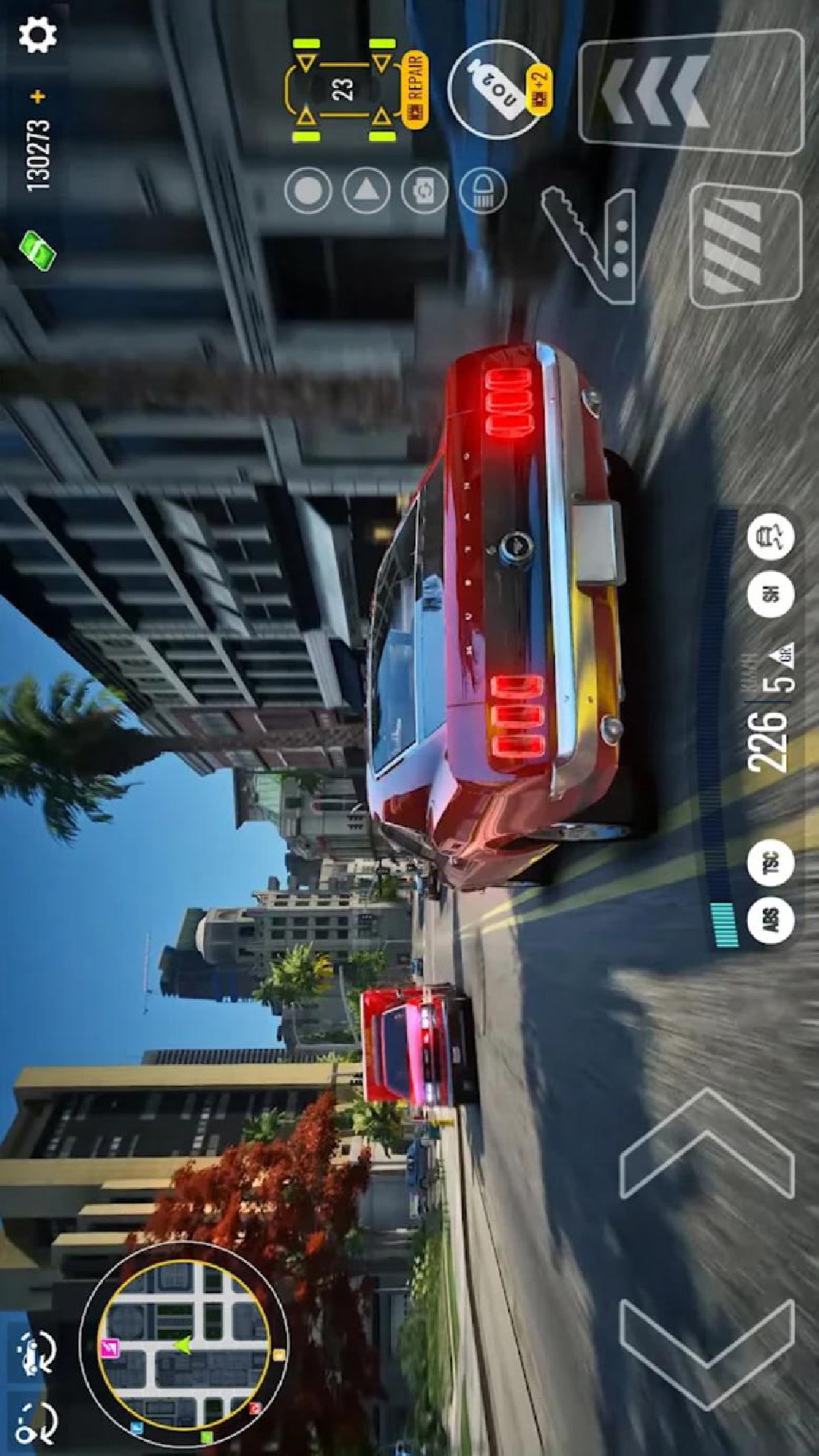Tap the round cycle-arrows button
The height and width of the screenshot is (1456, 819).
pyautogui.click(x=424, y=190)
